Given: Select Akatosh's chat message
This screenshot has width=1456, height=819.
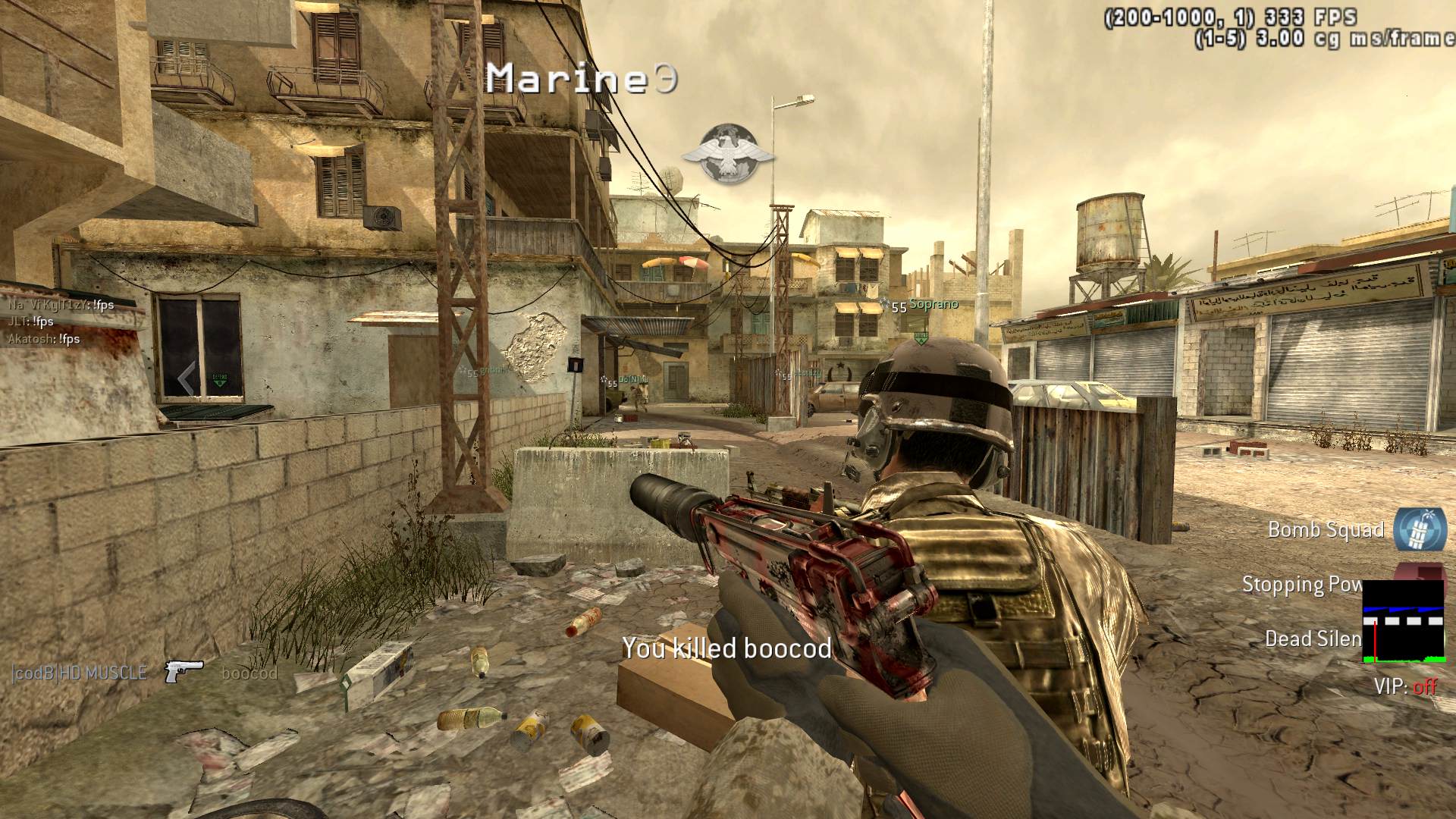Looking at the screenshot, I should [x=44, y=339].
